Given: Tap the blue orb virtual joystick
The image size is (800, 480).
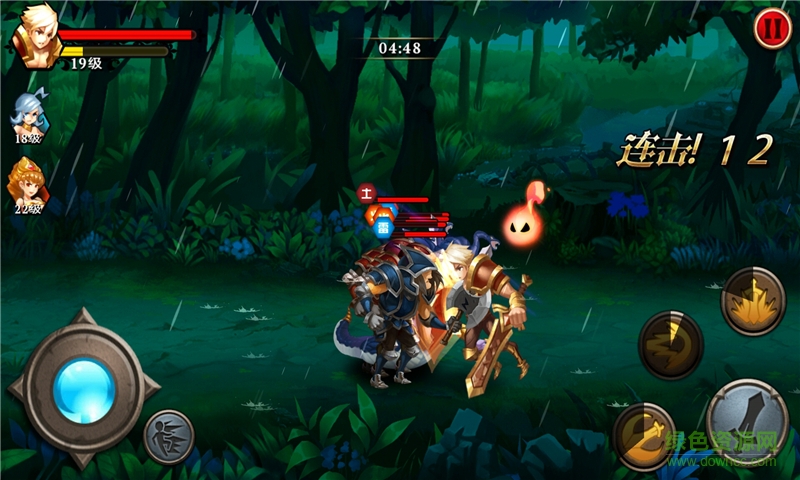Looking at the screenshot, I should [x=83, y=387].
